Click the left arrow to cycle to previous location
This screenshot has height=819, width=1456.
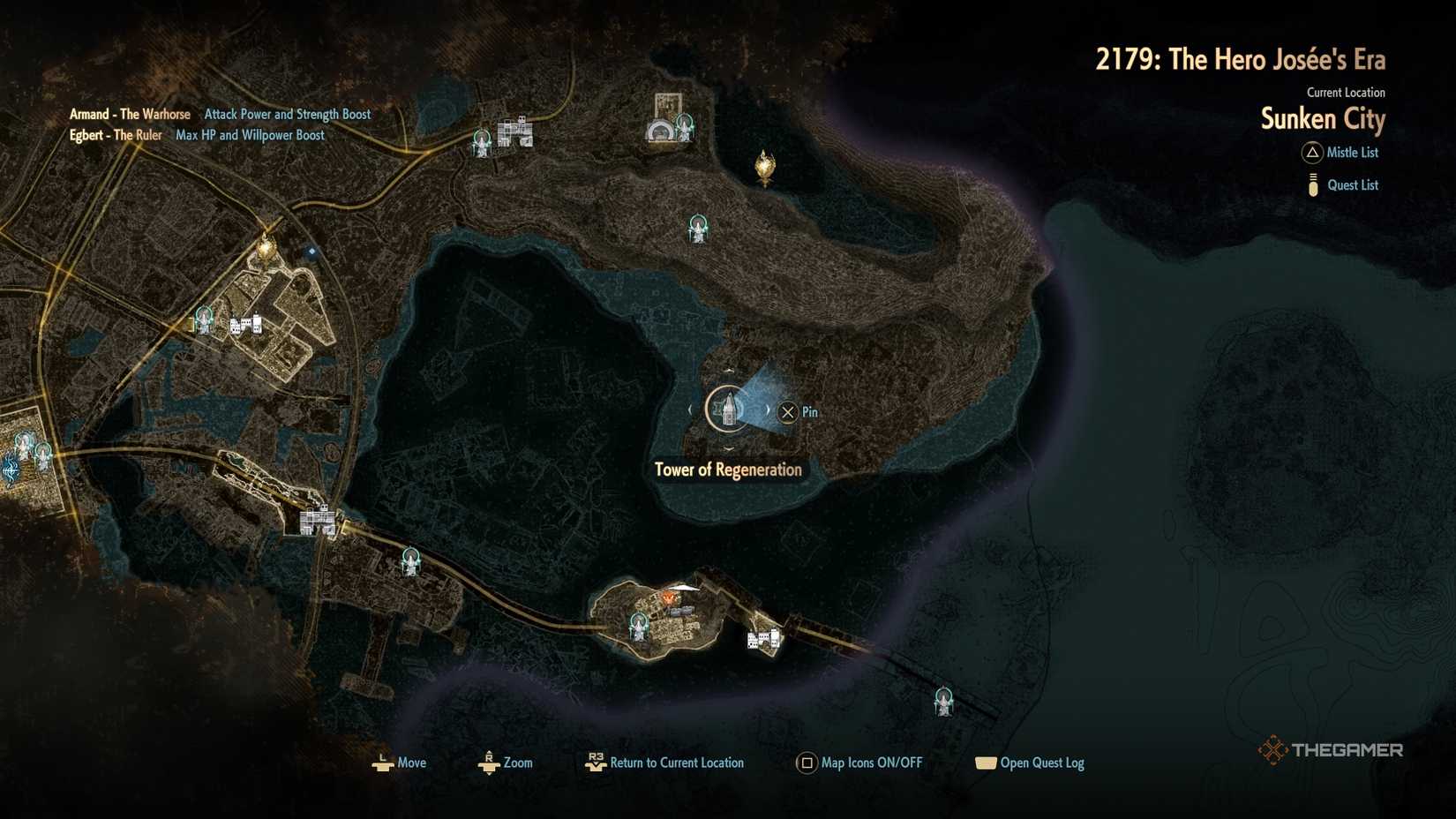point(690,410)
